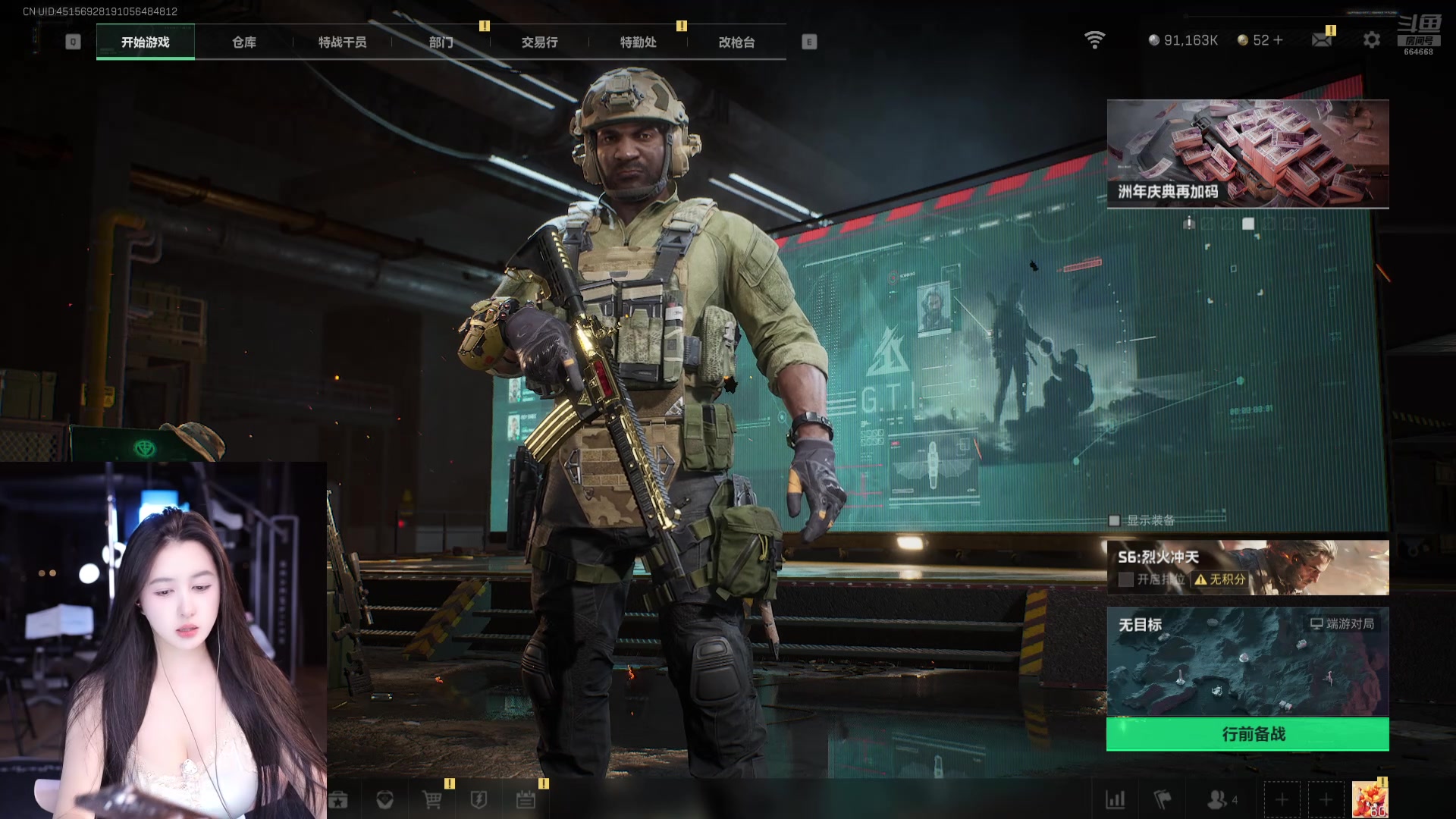Select the 开始游戏 (Start Game) tab
This screenshot has width=1456, height=819.
click(145, 42)
